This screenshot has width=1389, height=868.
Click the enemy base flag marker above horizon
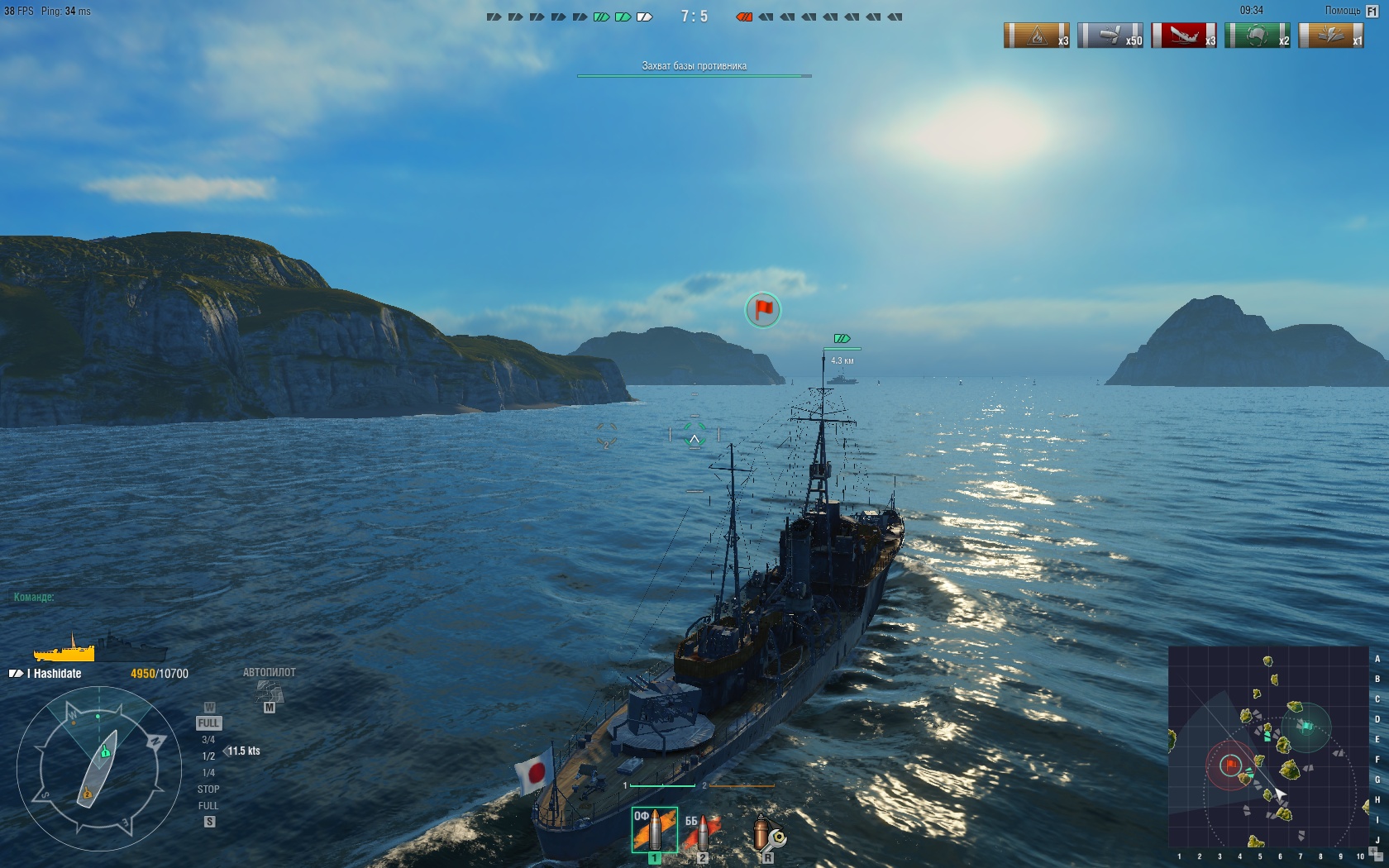[x=762, y=309]
